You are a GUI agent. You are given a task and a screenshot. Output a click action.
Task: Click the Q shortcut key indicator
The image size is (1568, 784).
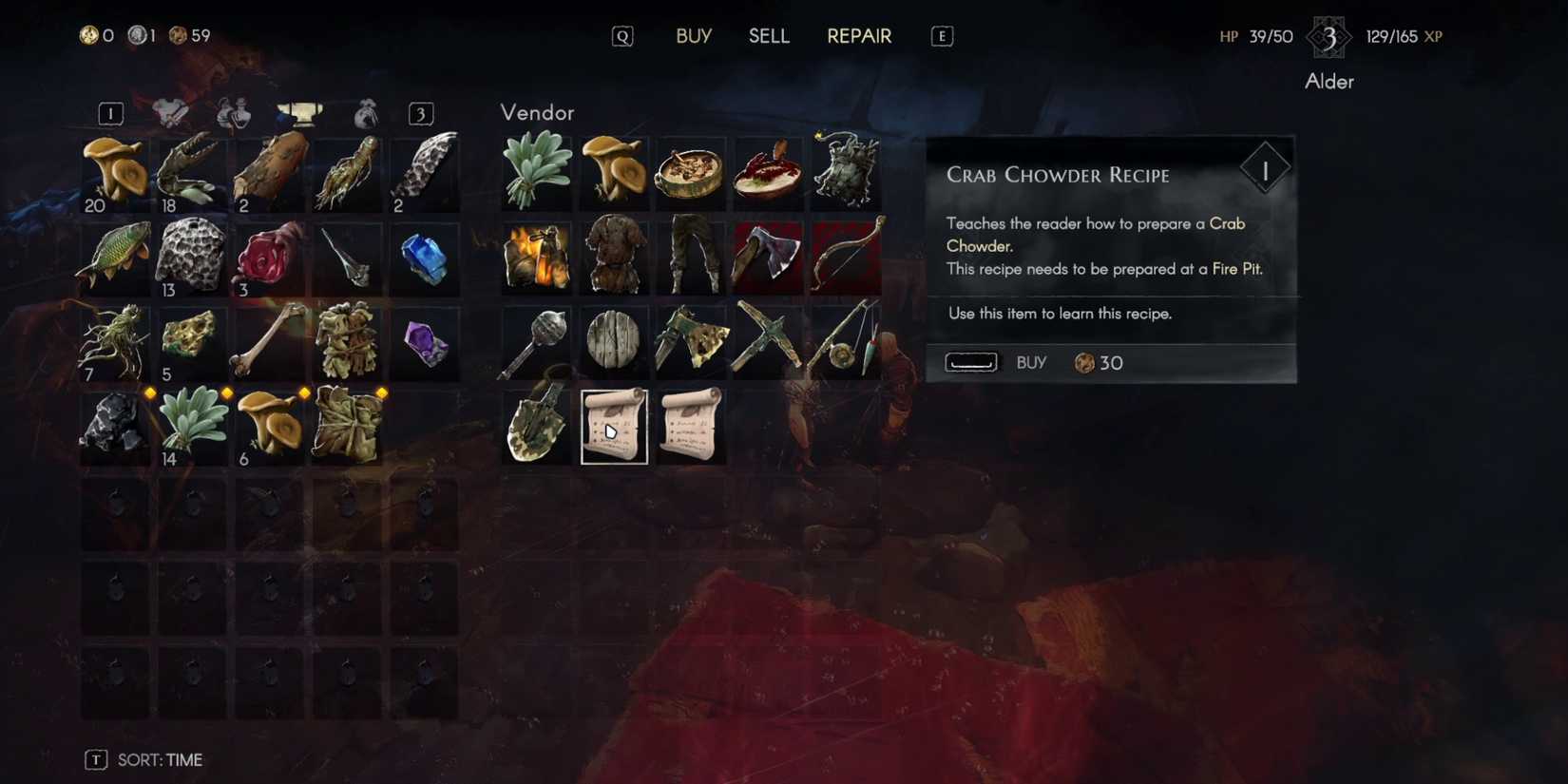622,35
